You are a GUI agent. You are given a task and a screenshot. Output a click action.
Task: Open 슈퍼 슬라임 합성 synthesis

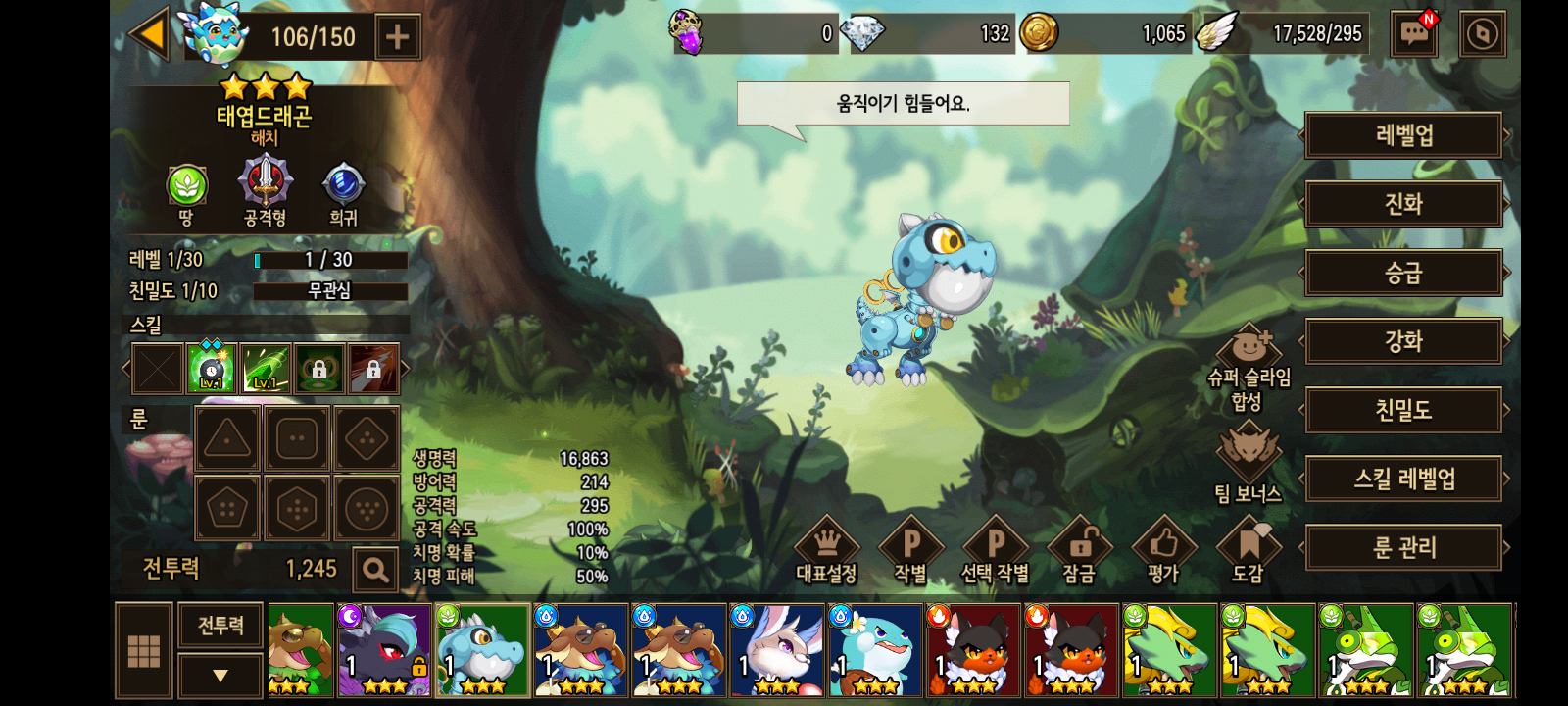[1248, 368]
